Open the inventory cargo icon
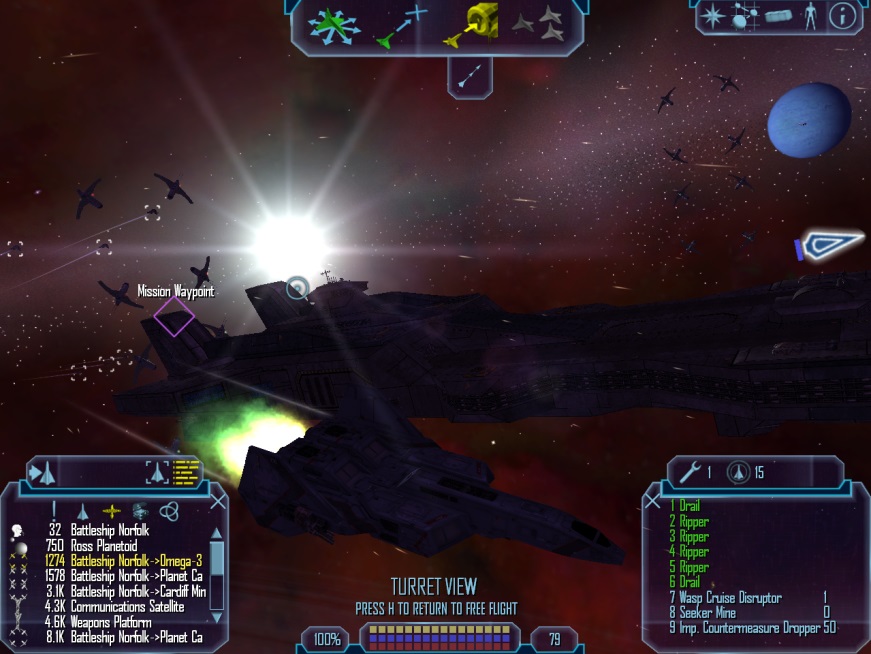This screenshot has height=654, width=871. click(777, 16)
